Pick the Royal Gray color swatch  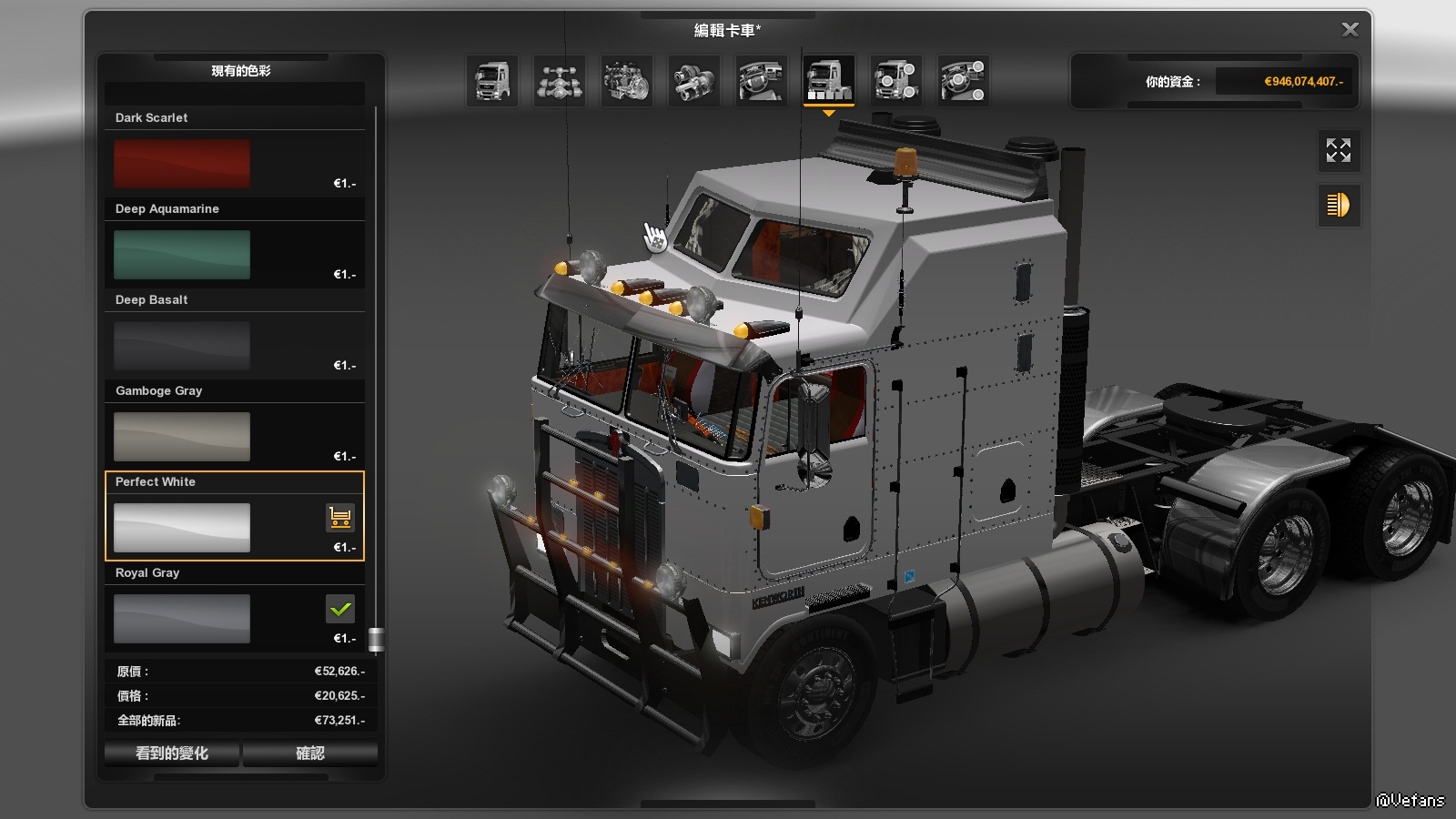point(182,619)
